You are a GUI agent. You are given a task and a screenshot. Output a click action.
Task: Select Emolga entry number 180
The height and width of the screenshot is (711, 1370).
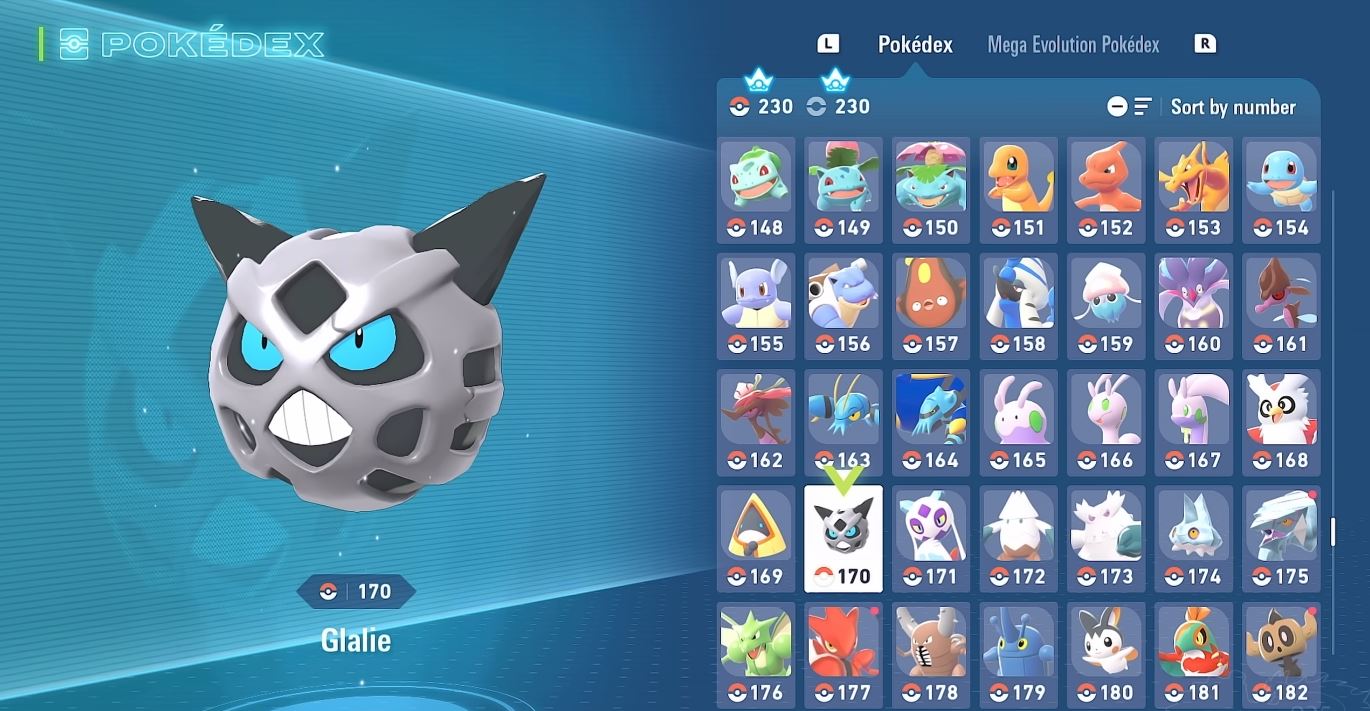1106,654
